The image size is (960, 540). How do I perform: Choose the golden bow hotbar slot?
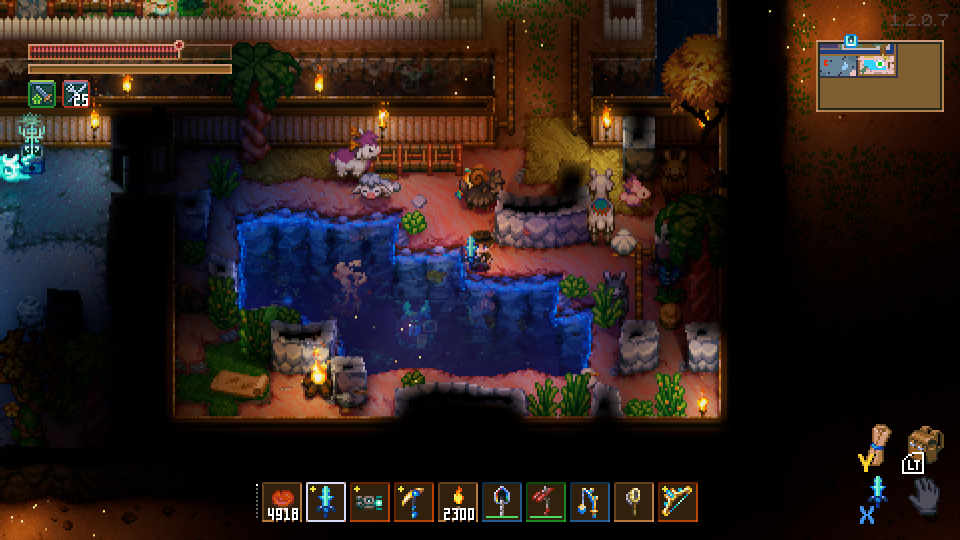(x=678, y=502)
